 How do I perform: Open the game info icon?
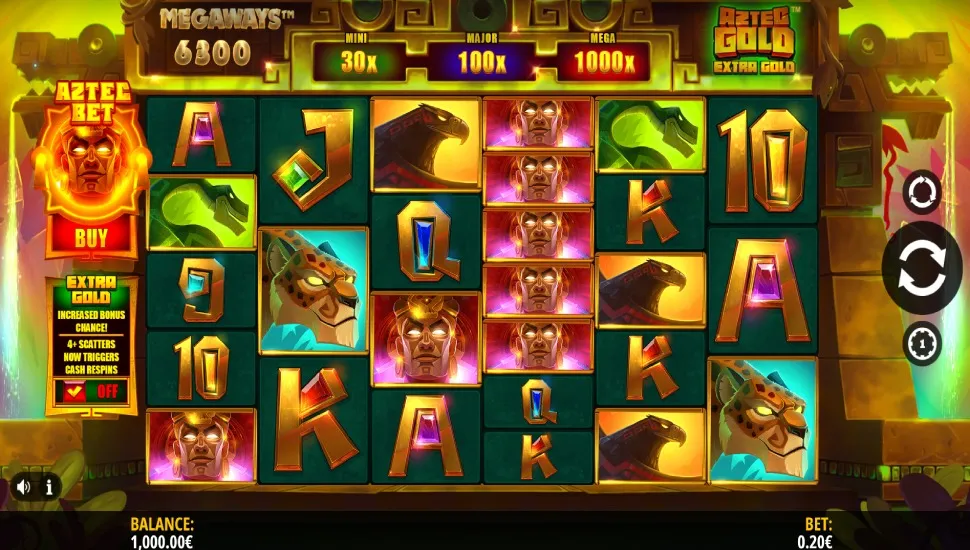click(x=47, y=487)
